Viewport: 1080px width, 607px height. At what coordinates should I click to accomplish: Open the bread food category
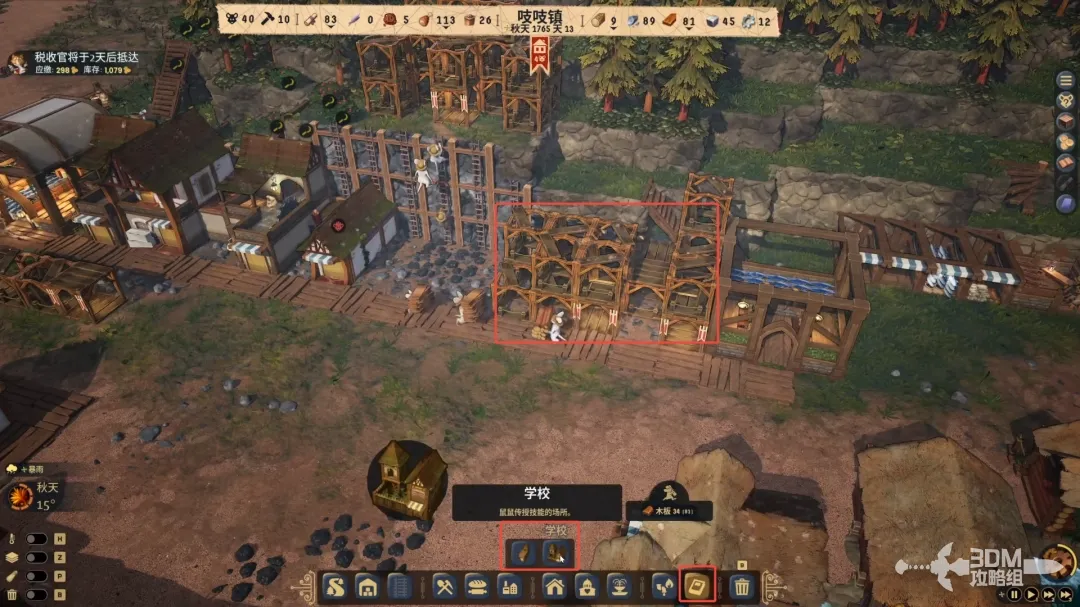(480, 587)
